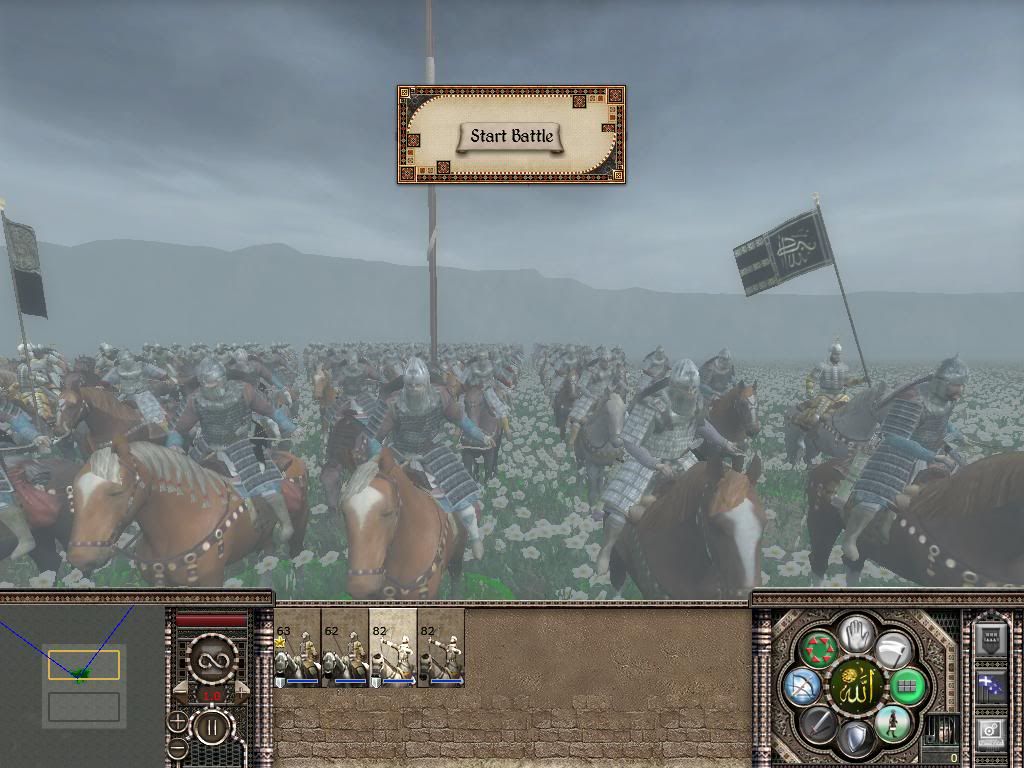Toggle melee attack with the sword icon
This screenshot has height=768, width=1024.
816,723
